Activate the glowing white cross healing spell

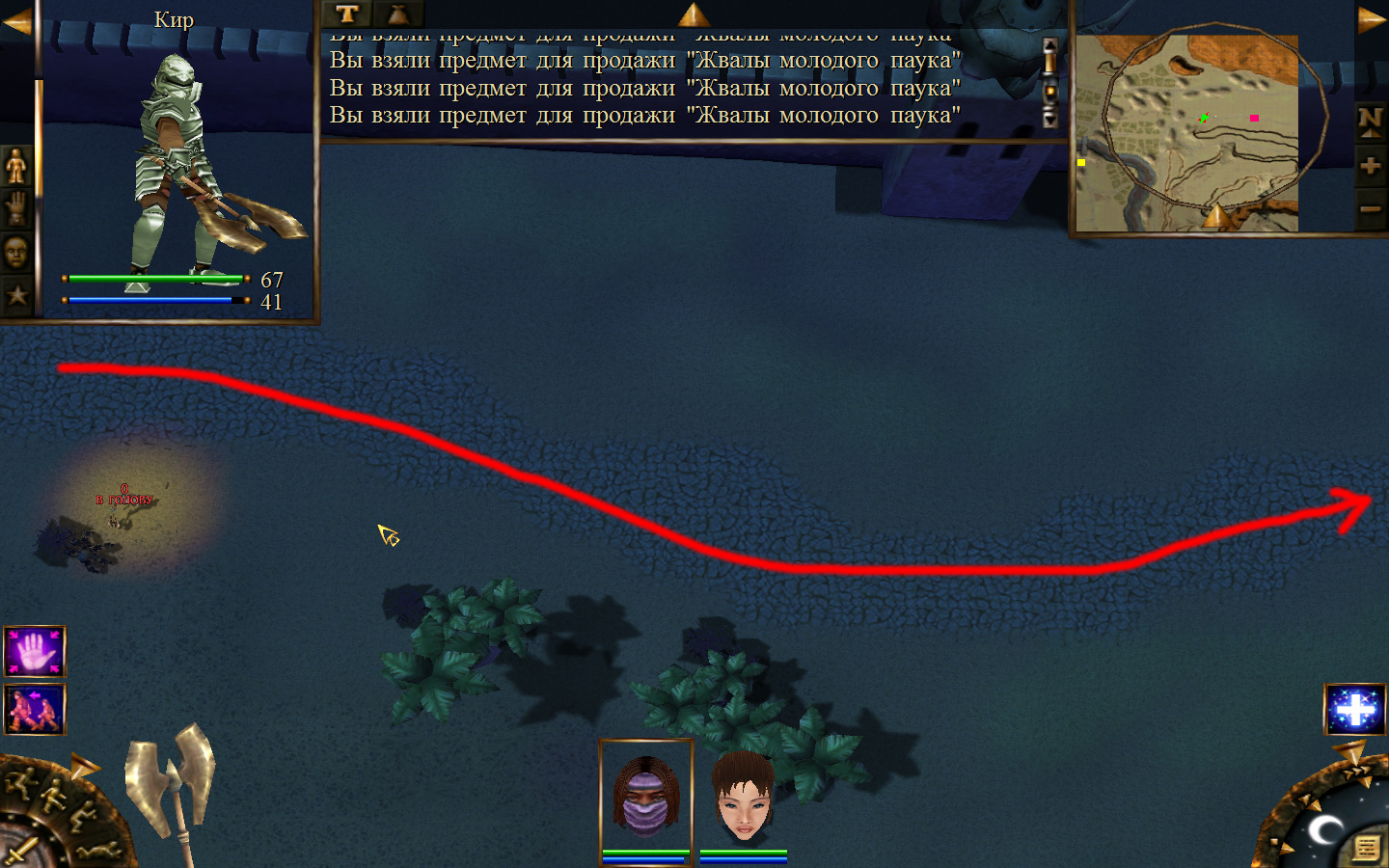coord(1354,710)
